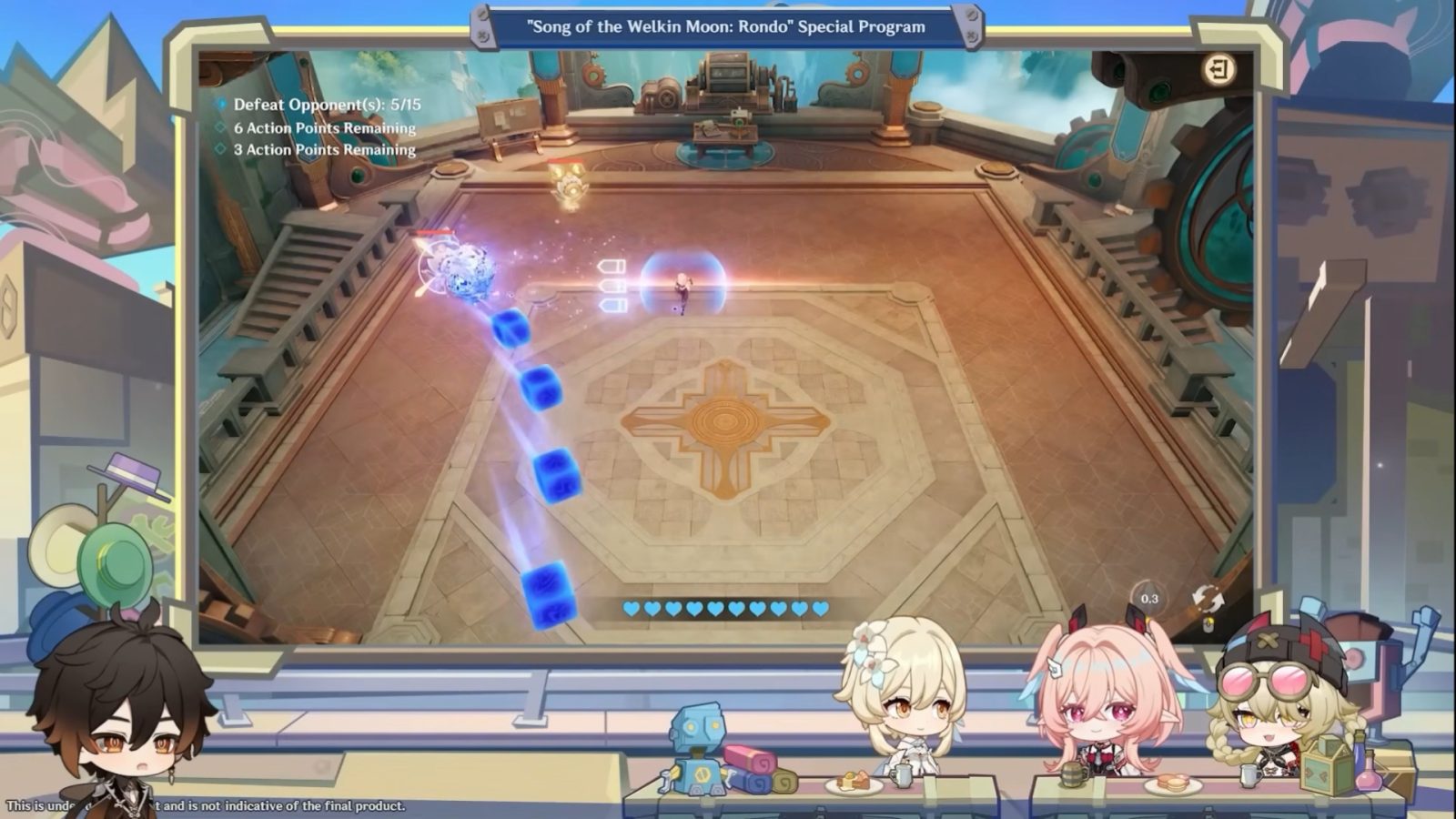Viewport: 1456px width, 819px height.
Task: Click the first blue heart in the health row
Action: pyautogui.click(x=631, y=608)
